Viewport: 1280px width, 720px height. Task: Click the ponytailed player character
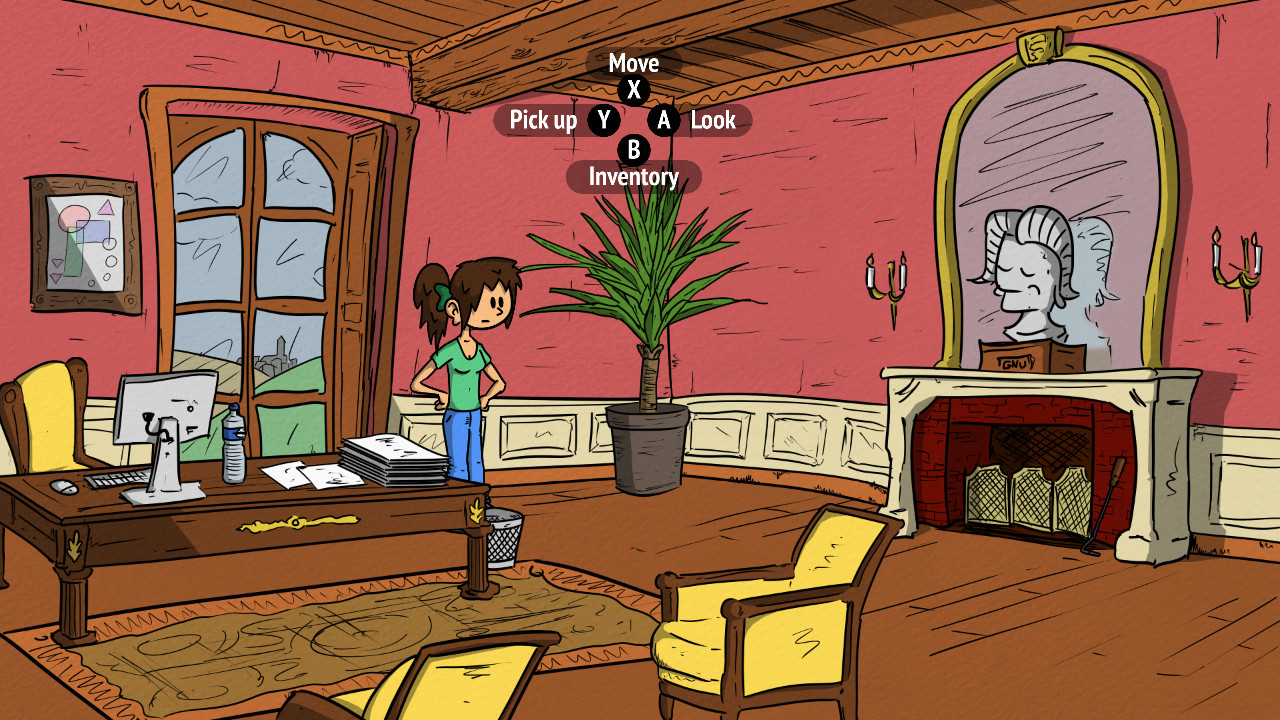463,370
